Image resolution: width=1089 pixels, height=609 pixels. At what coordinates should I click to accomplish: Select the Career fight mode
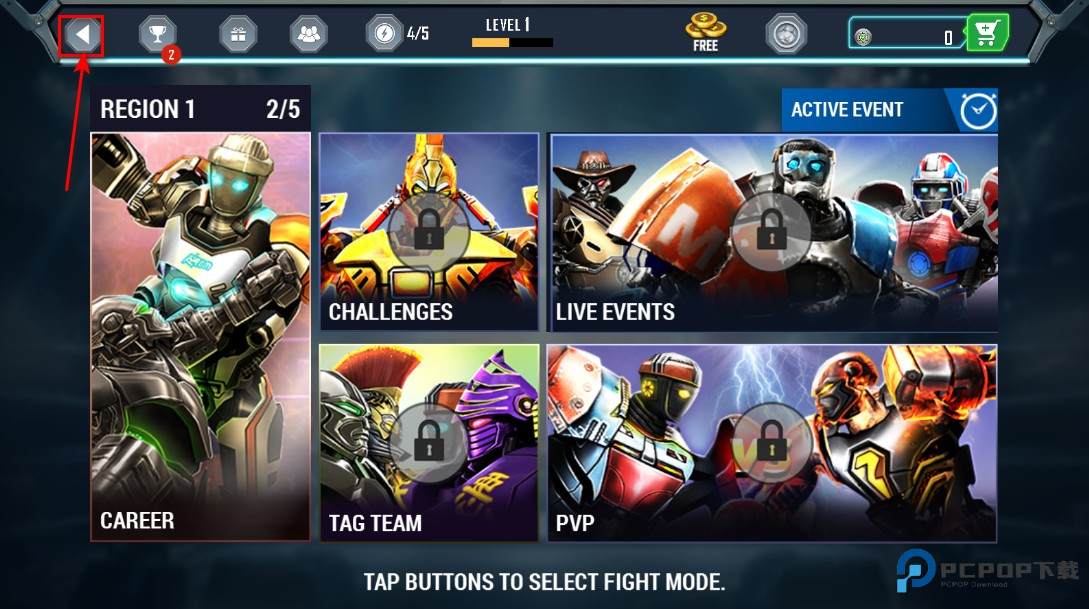pyautogui.click(x=200, y=336)
